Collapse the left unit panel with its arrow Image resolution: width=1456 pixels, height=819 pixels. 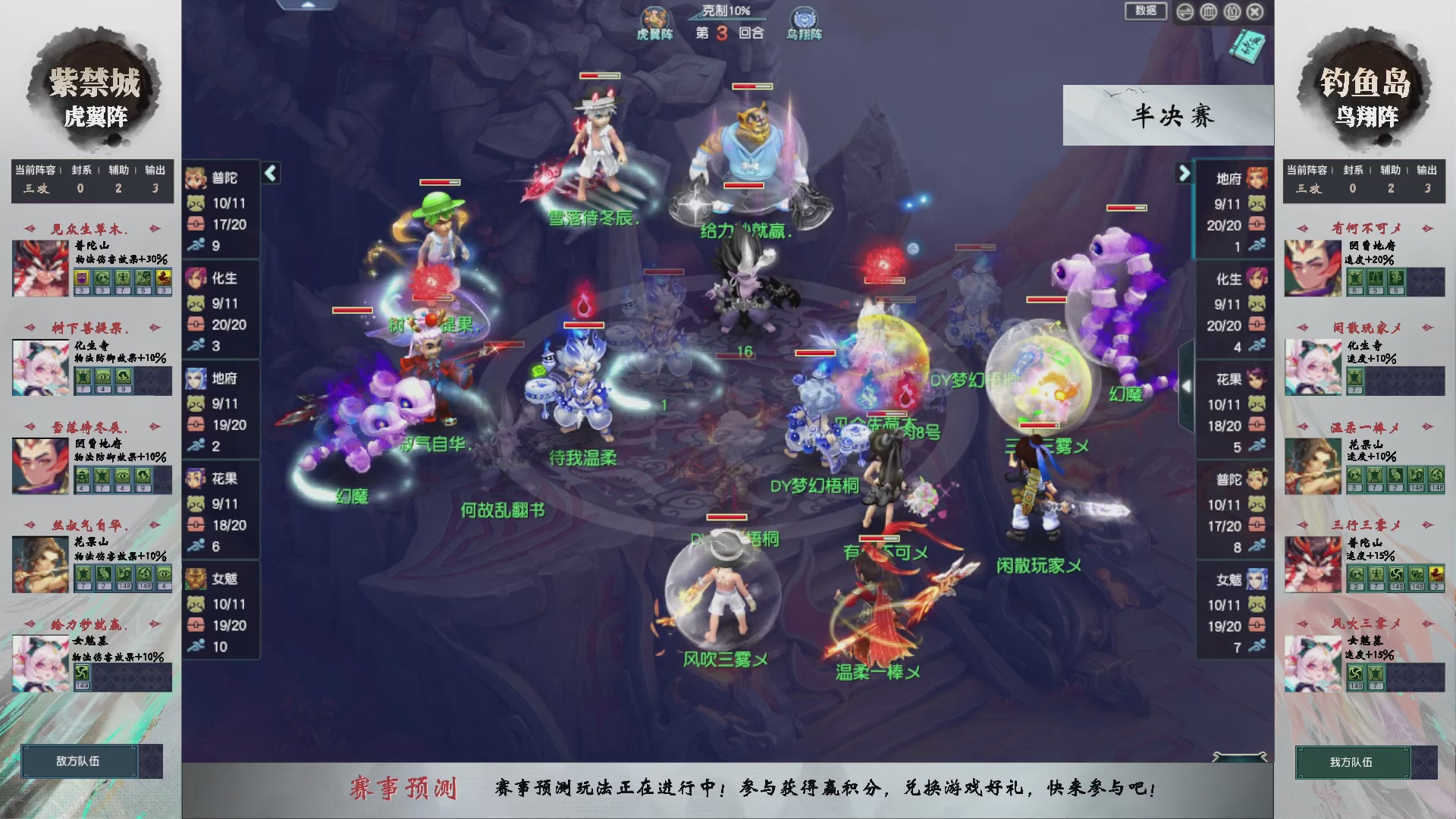coord(269,172)
